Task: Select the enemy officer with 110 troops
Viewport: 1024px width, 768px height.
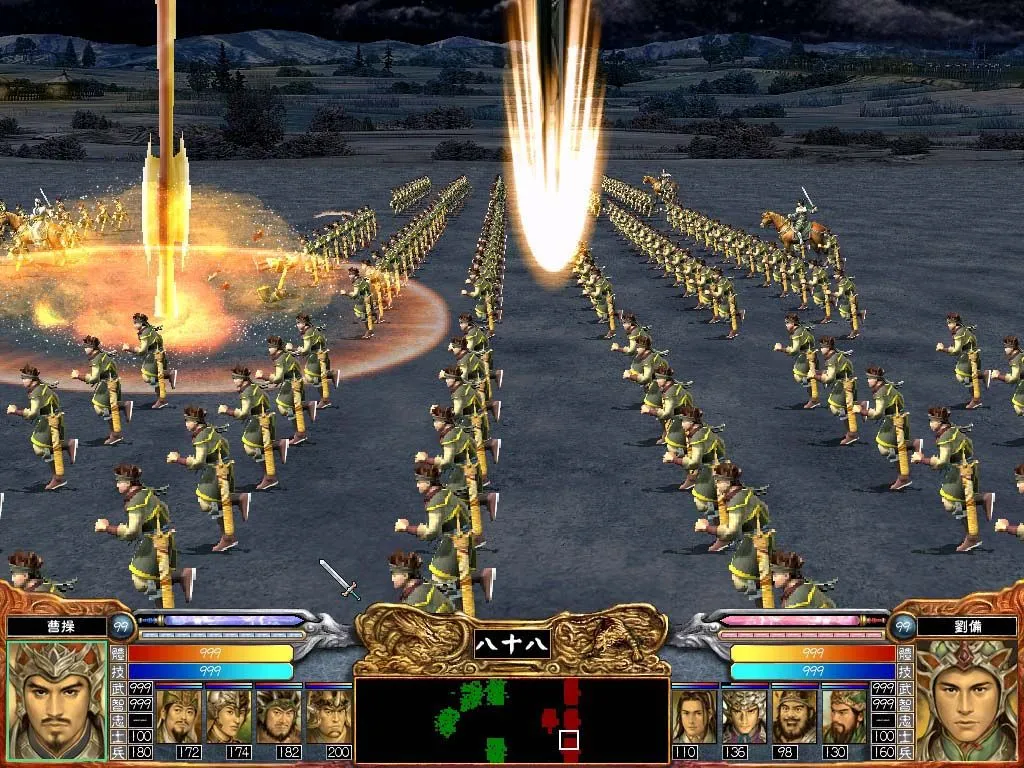Action: [695, 715]
